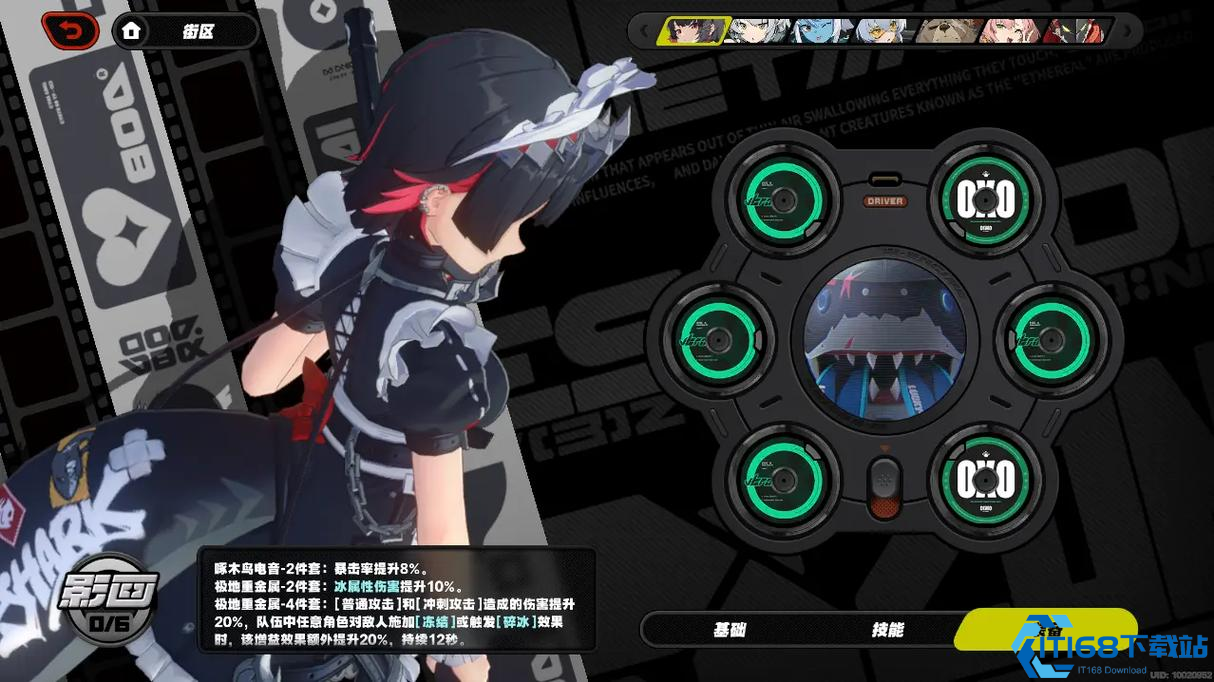Screen dimensions: 1214x682
Task: Click the red back arrow button
Action: click(x=70, y=31)
